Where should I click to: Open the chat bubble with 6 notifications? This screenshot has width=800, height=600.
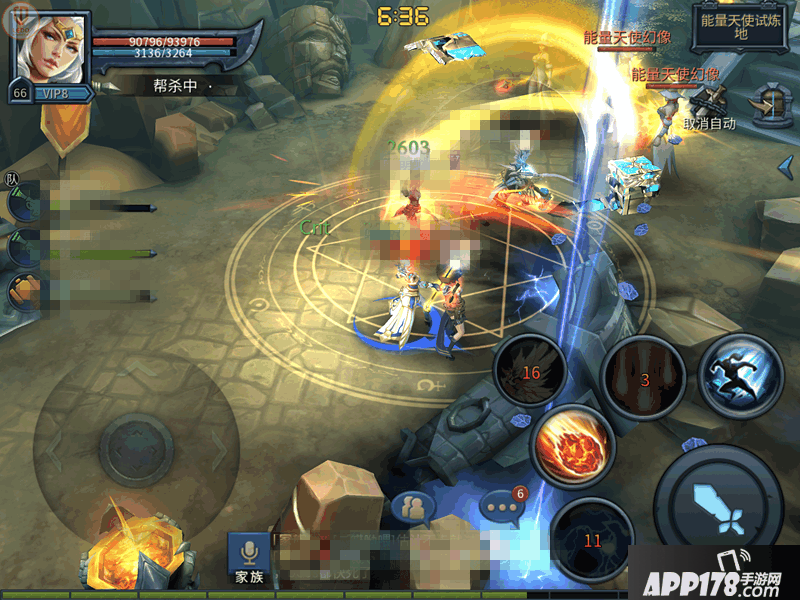point(501,509)
